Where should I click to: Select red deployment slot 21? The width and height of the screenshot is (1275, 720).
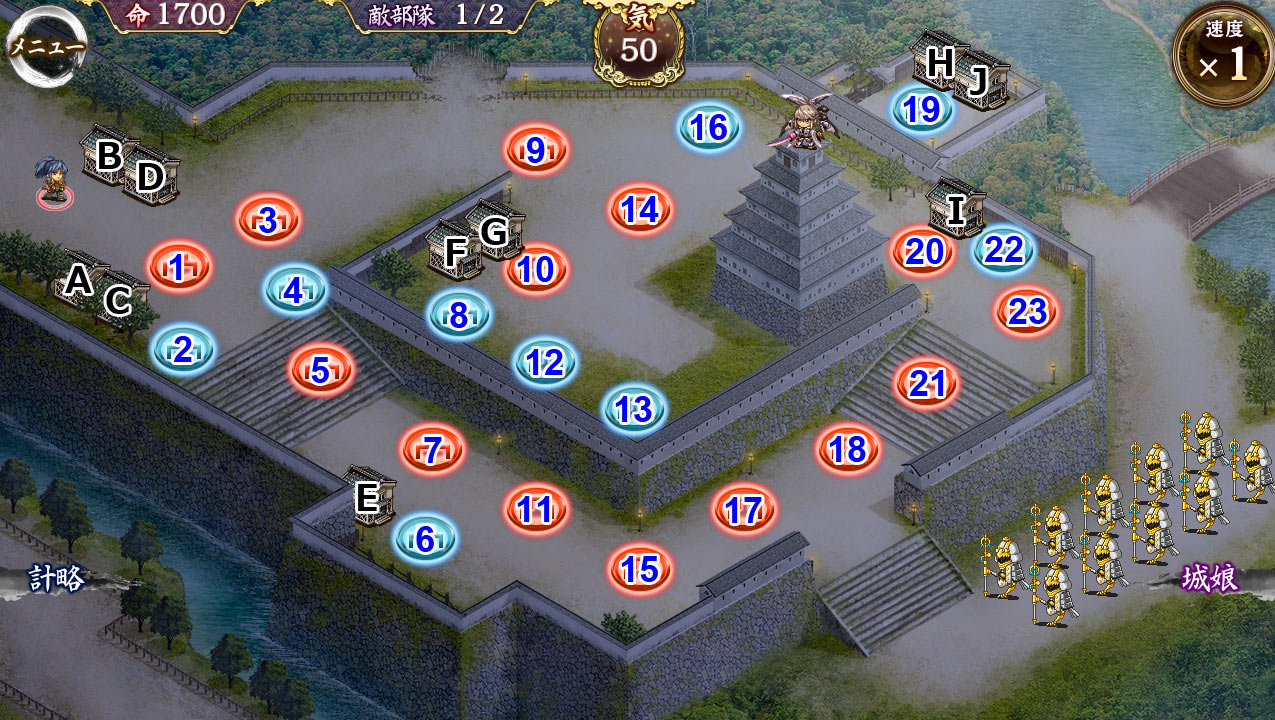[x=927, y=383]
